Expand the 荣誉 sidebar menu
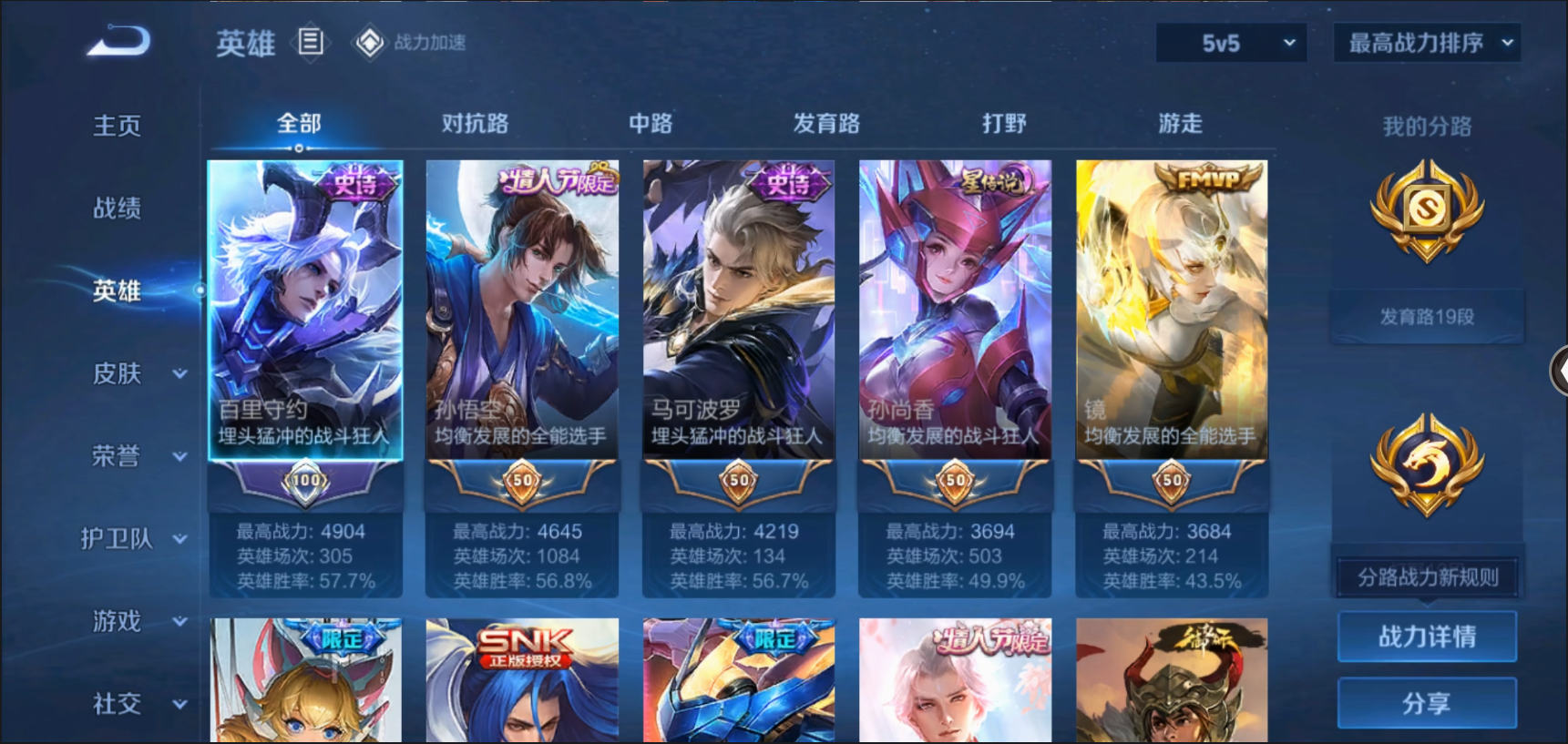The width and height of the screenshot is (1568, 744). (x=137, y=456)
